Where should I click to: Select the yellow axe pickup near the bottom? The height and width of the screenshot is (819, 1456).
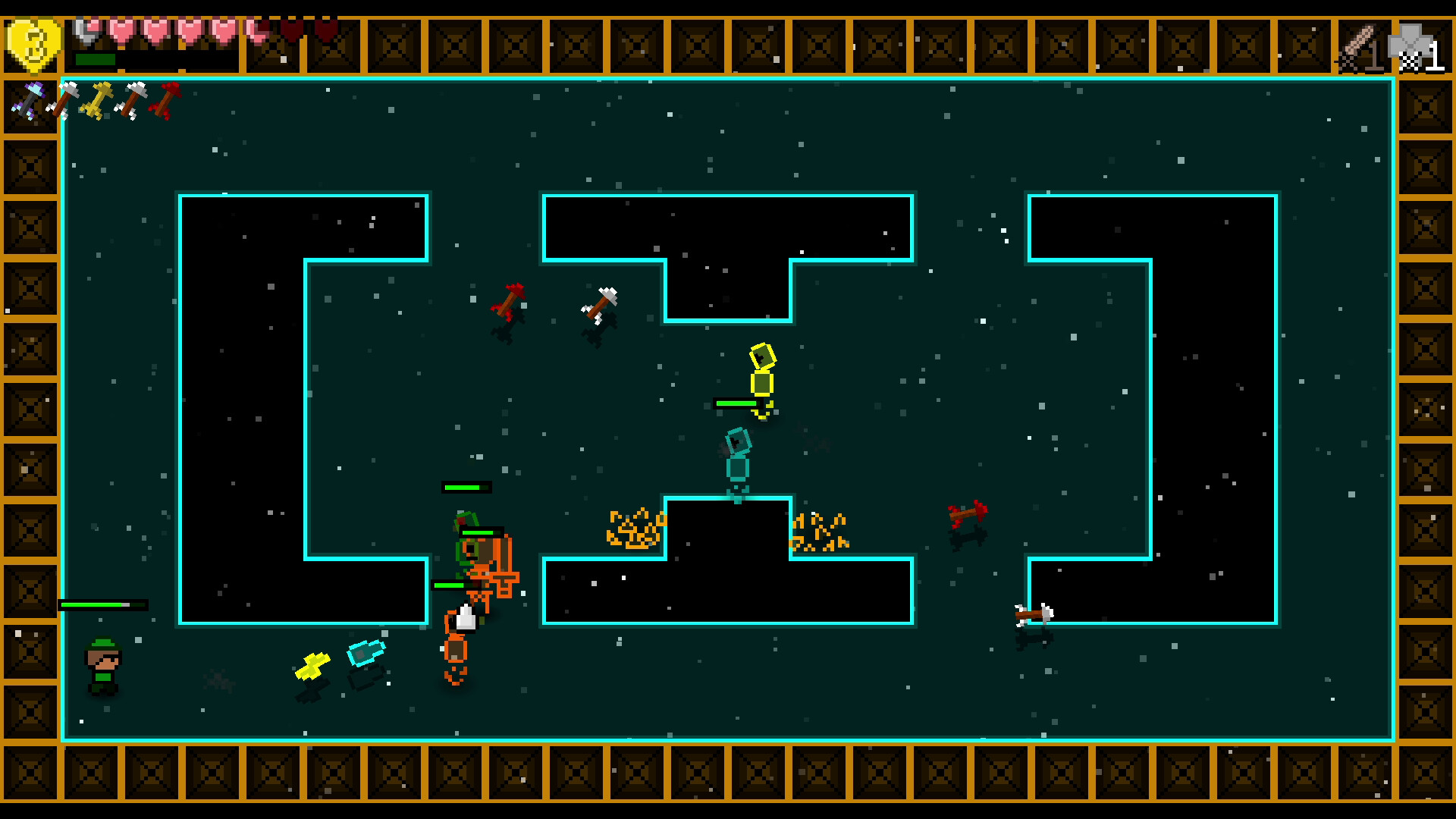click(x=315, y=666)
